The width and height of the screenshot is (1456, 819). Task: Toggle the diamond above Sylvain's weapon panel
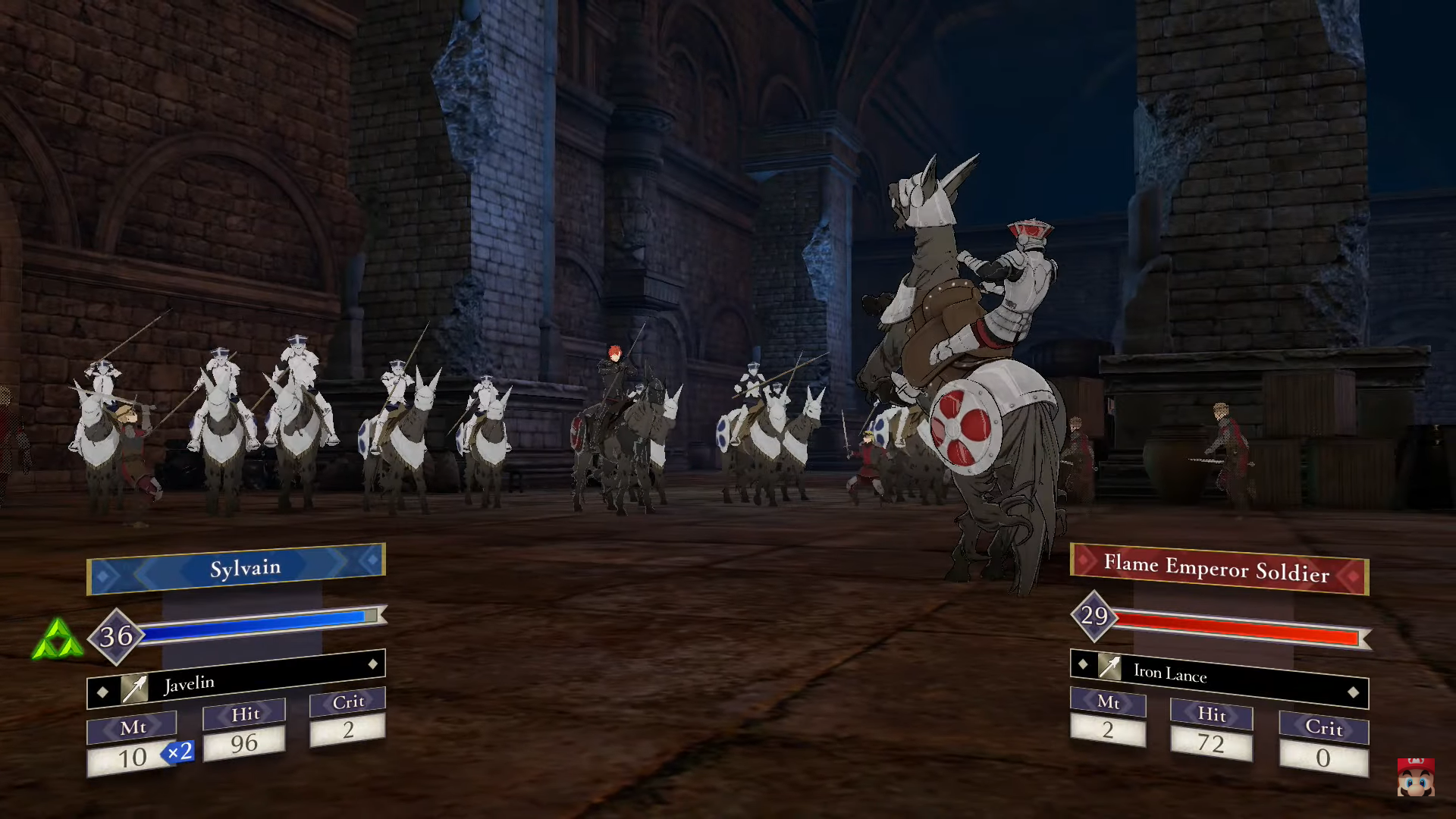click(x=372, y=664)
